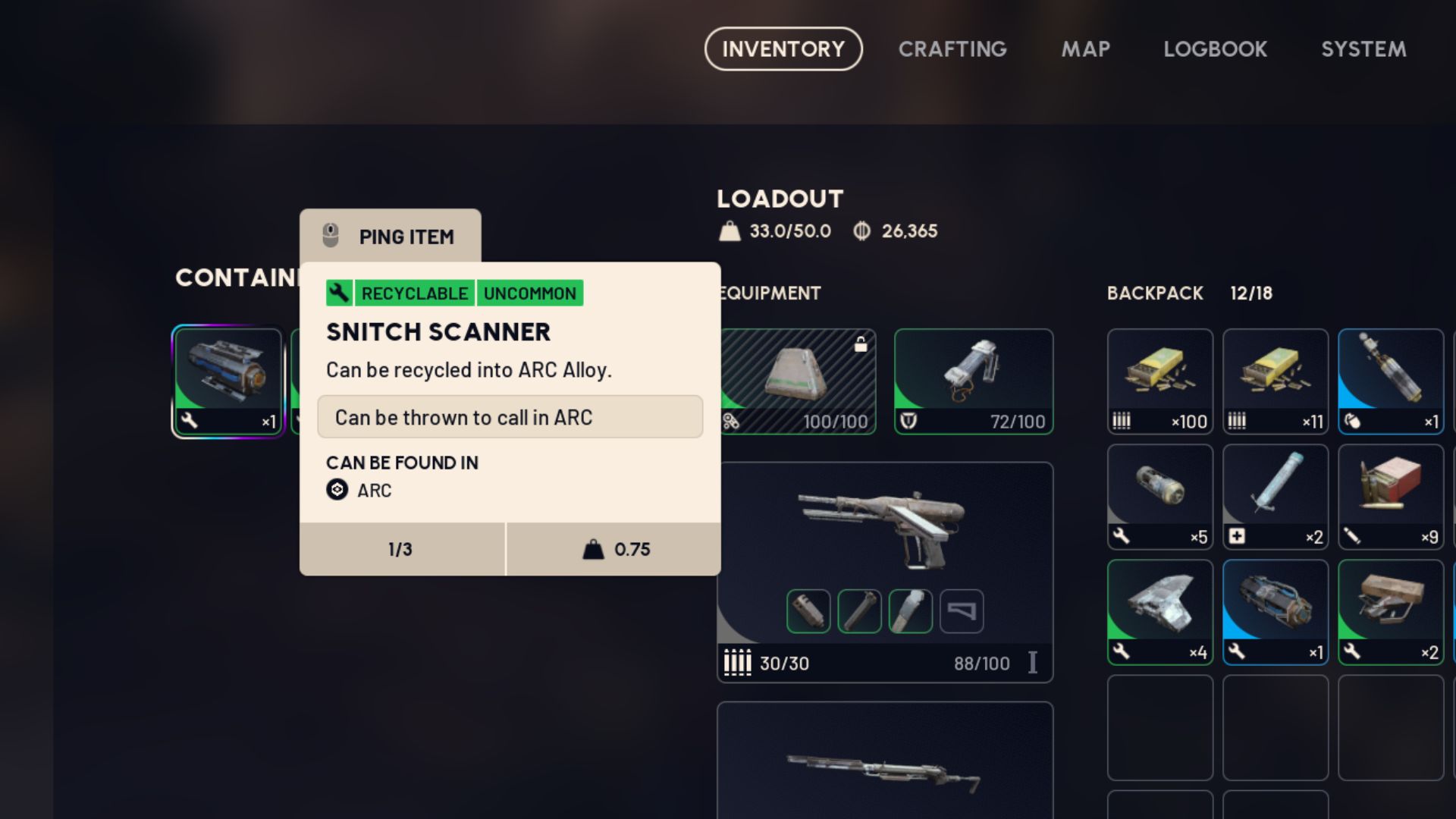The width and height of the screenshot is (1456, 819).
Task: Open the Logbook tab
Action: 1215,49
